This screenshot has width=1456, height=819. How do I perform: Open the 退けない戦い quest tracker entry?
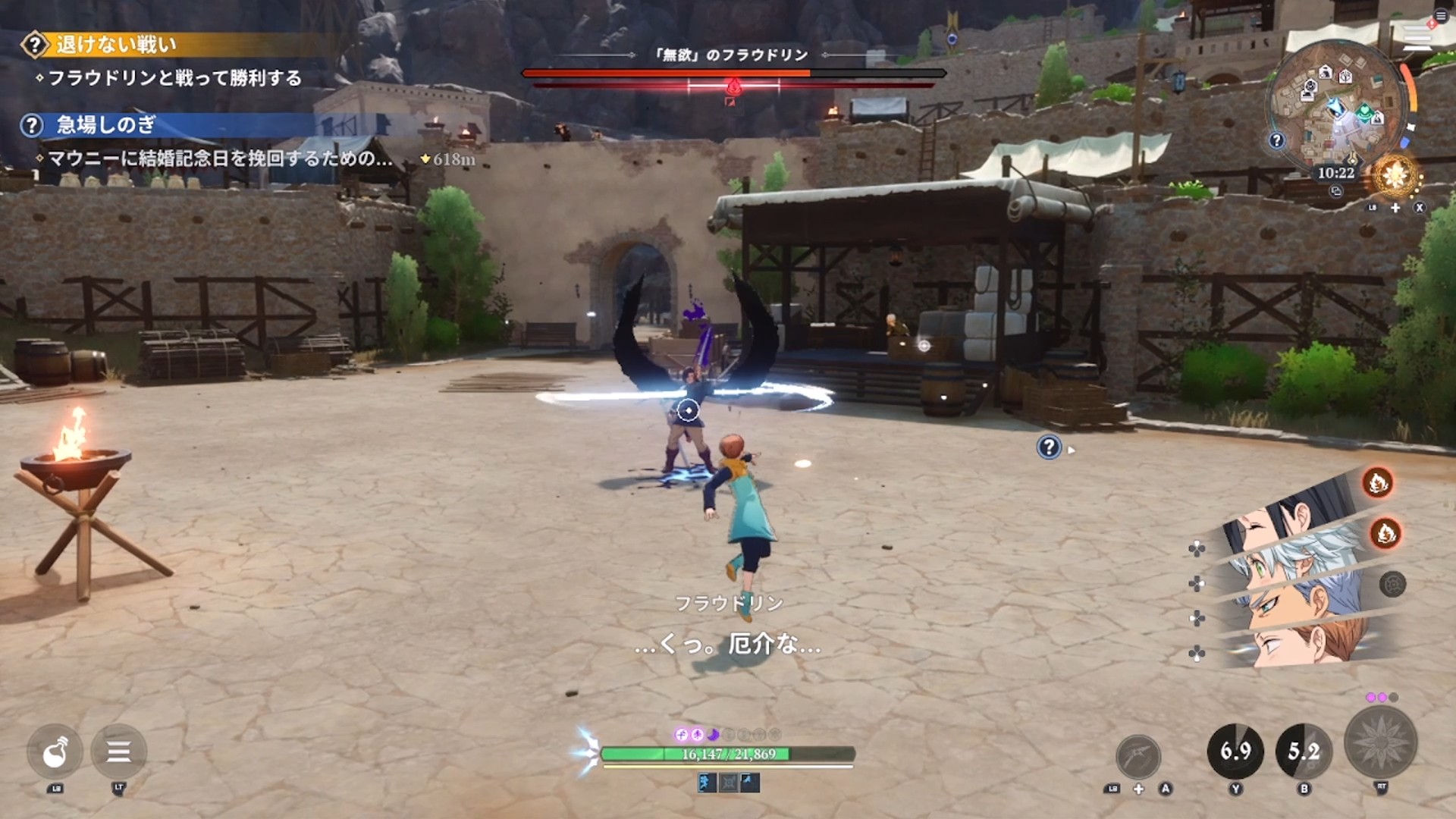coord(115,45)
